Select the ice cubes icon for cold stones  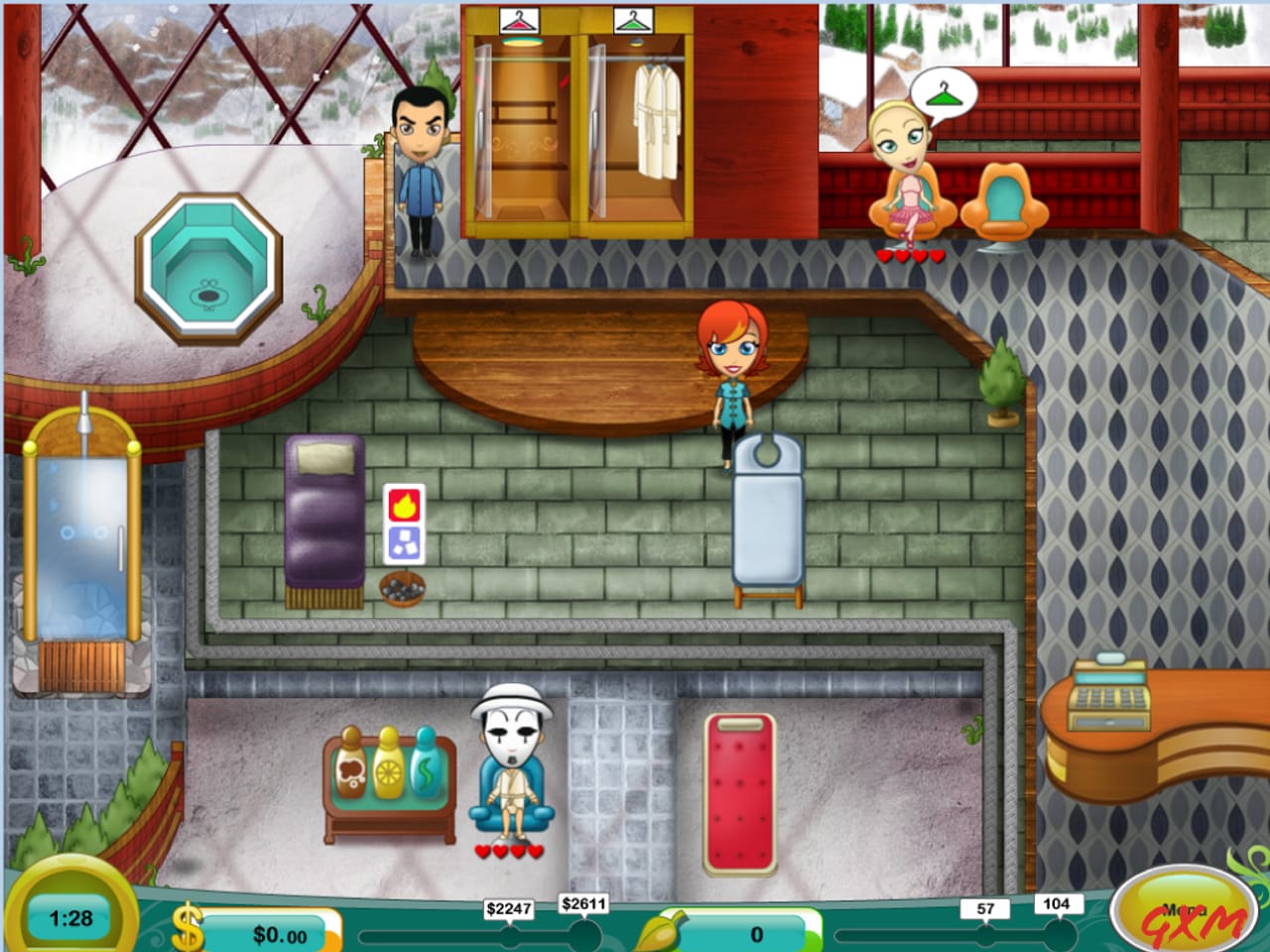pos(403,544)
